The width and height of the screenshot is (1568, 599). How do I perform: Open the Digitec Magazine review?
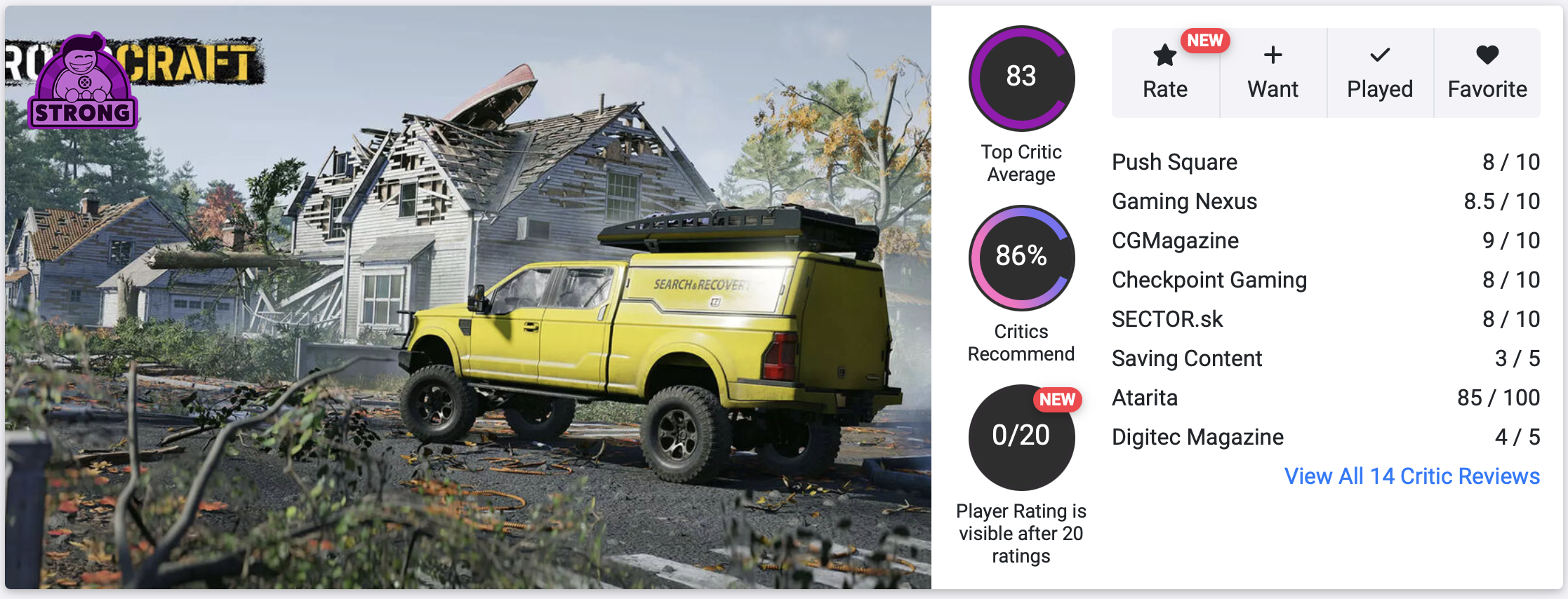tap(1197, 437)
